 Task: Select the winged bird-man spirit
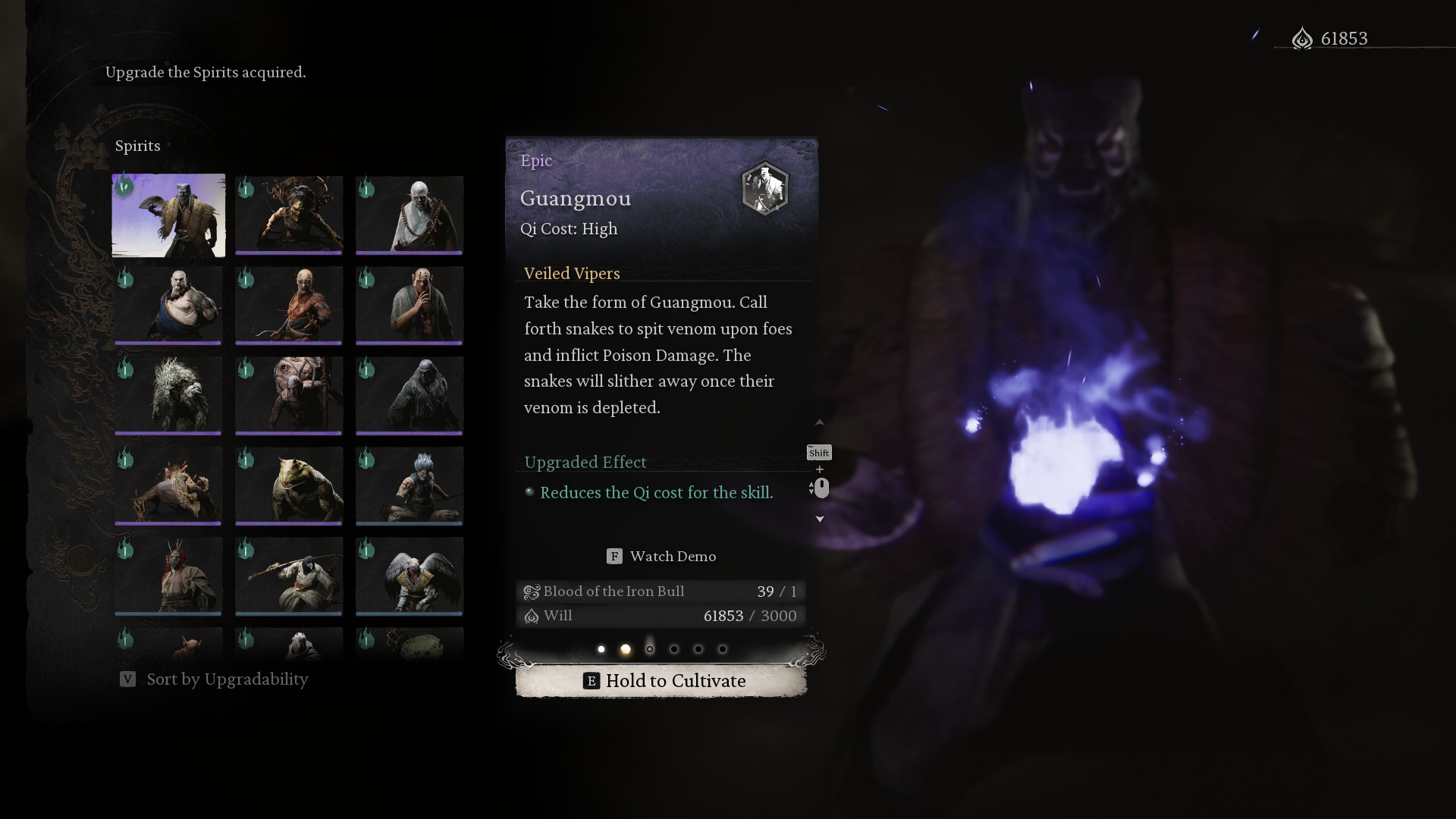click(409, 576)
